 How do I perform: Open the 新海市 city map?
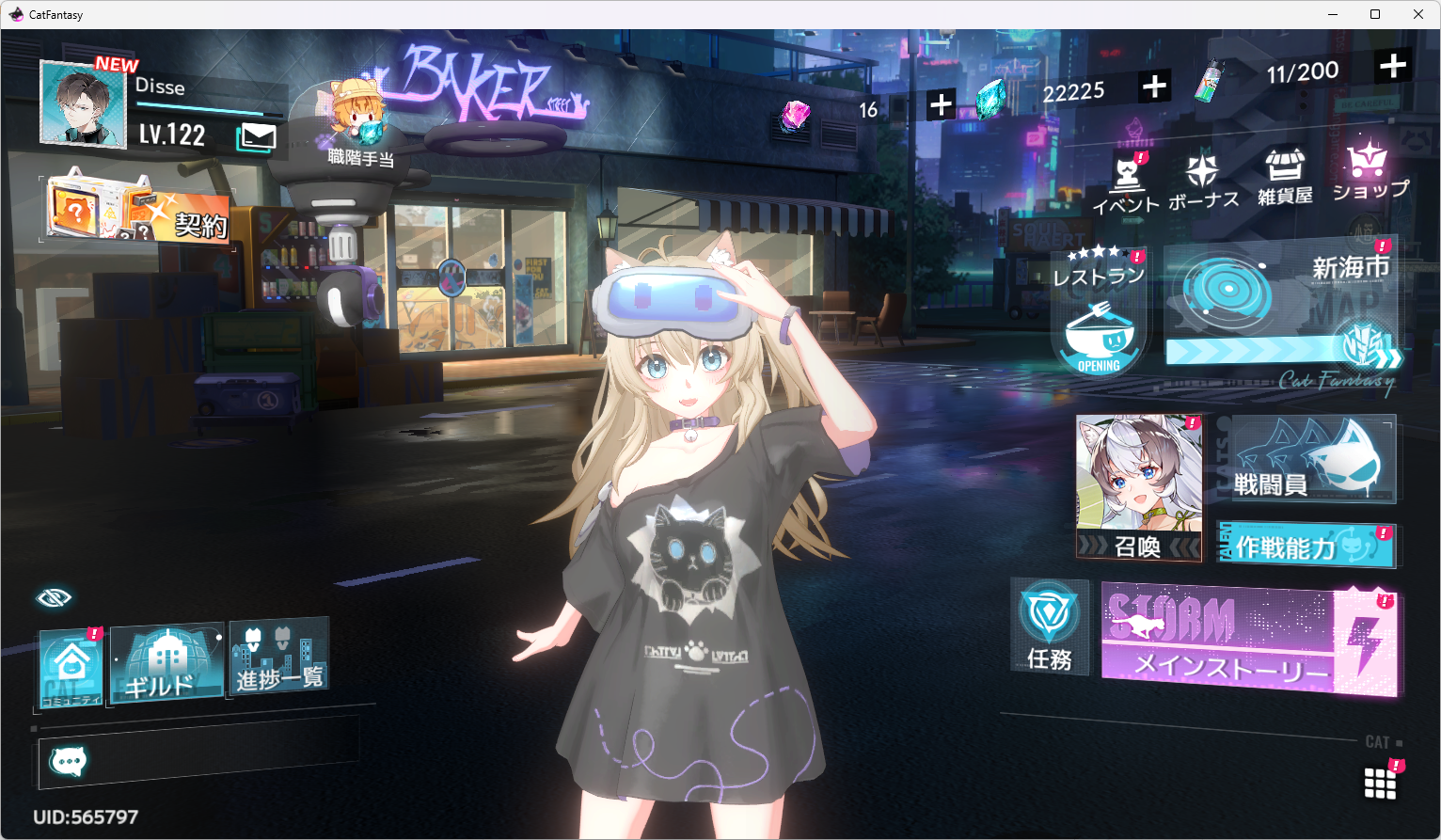[x=1281, y=306]
